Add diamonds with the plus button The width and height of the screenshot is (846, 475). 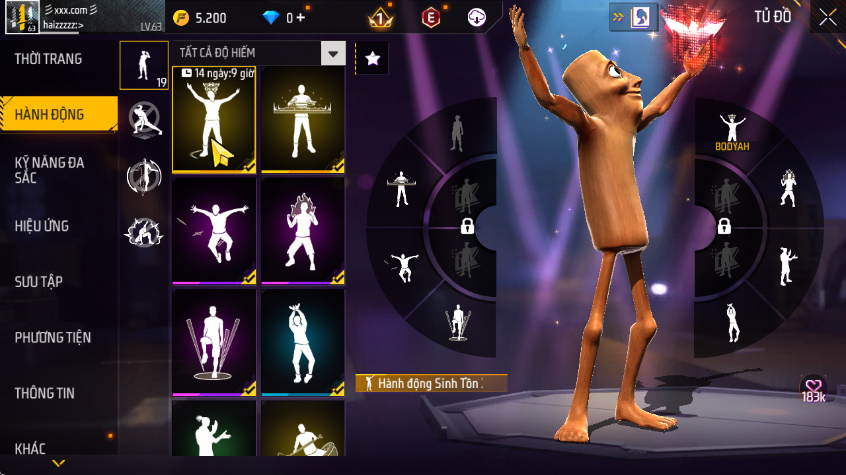pos(301,18)
